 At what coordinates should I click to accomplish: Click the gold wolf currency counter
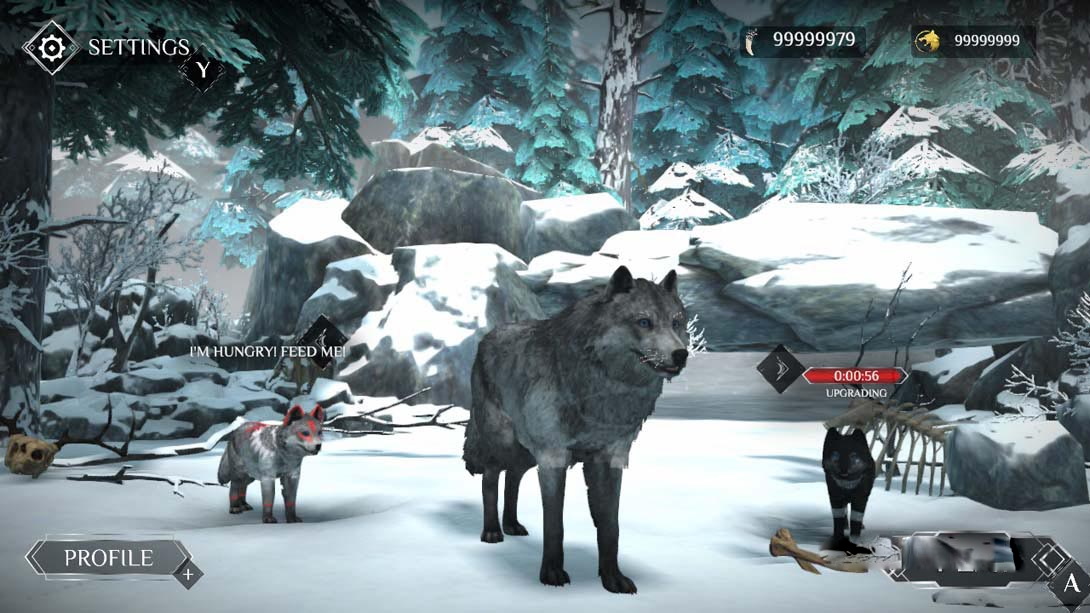[x=972, y=40]
